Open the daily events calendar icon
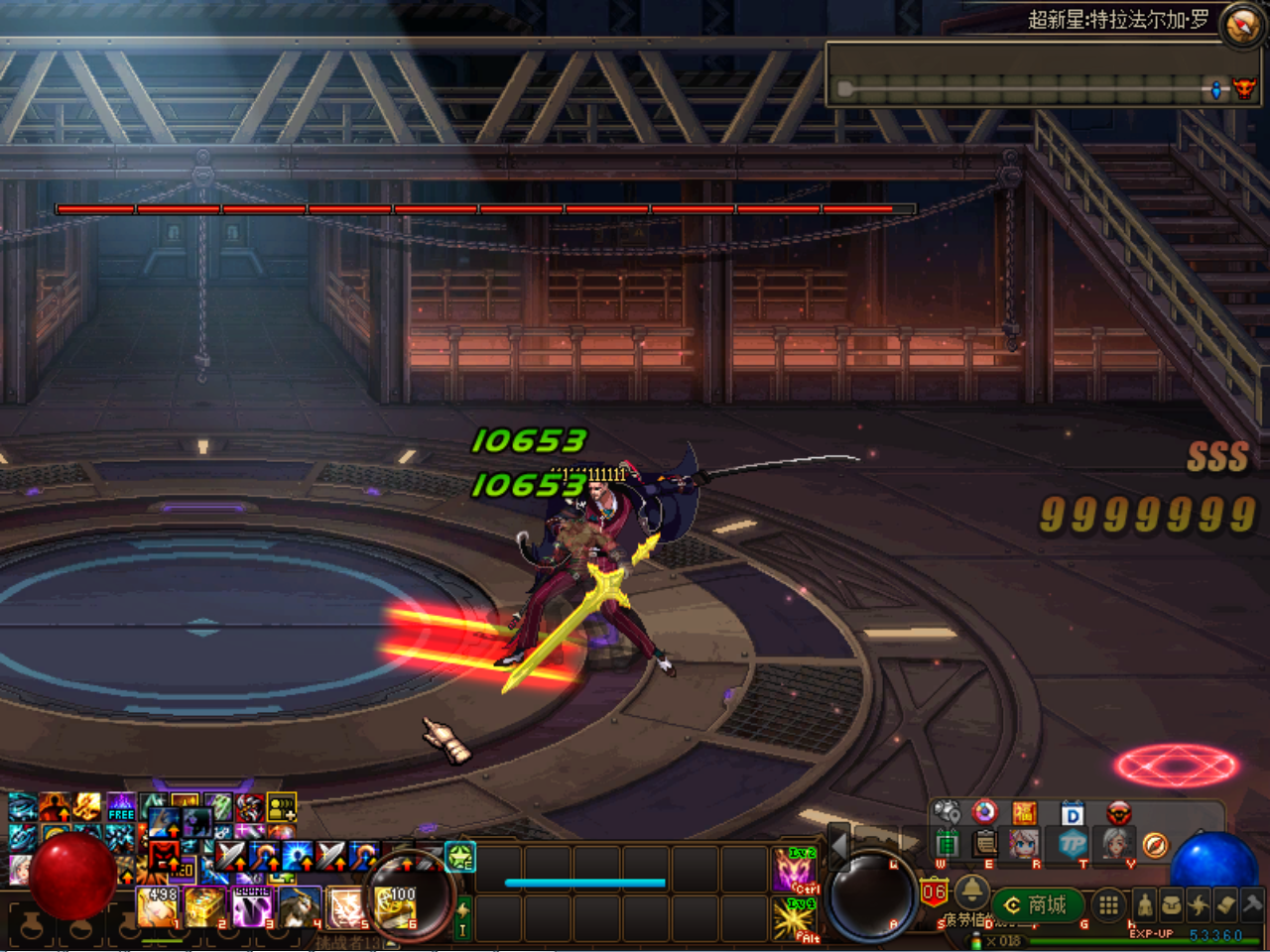This screenshot has height=952, width=1270. click(948, 844)
